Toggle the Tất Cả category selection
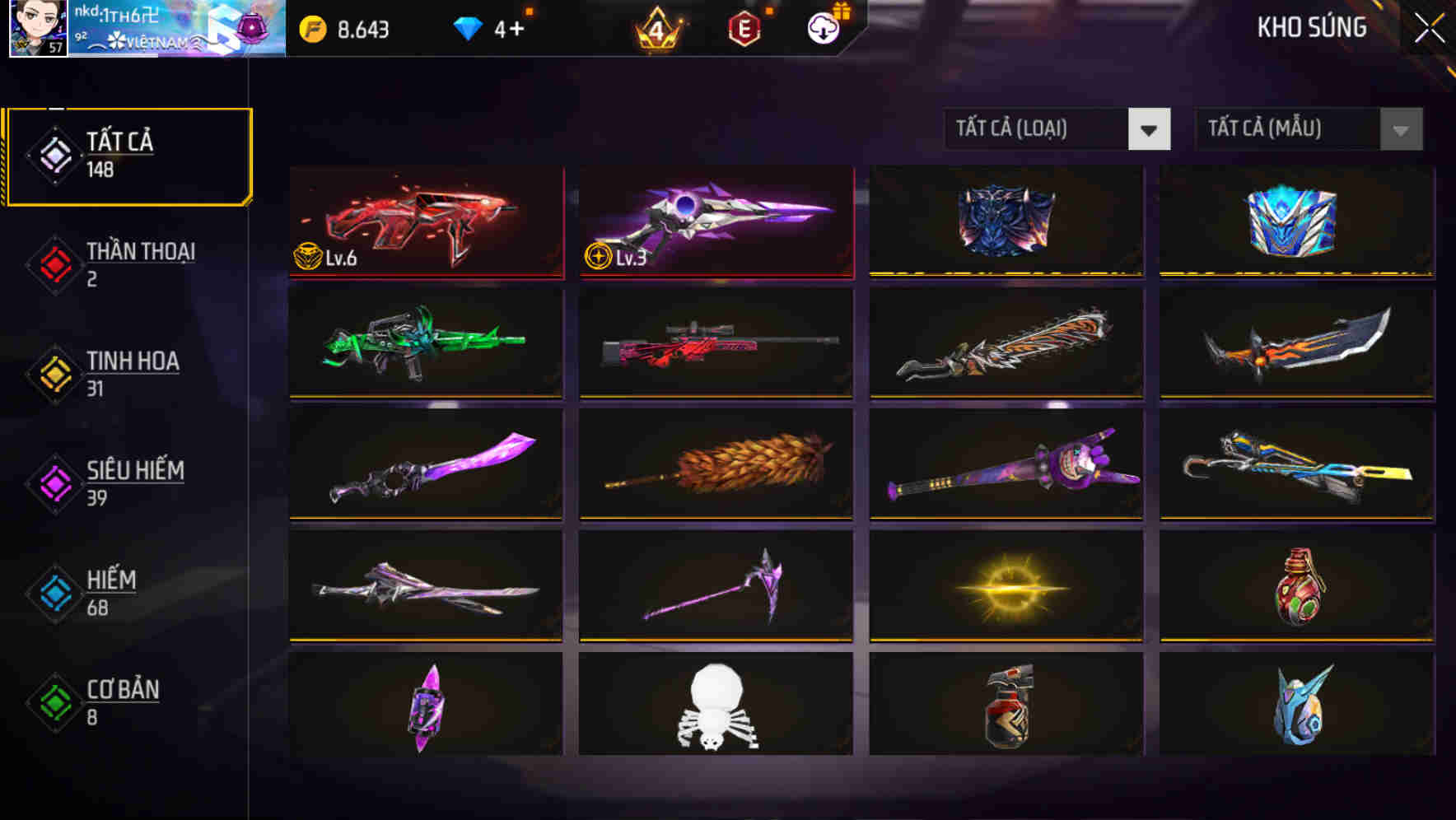Viewport: 1456px width, 820px height. click(128, 153)
